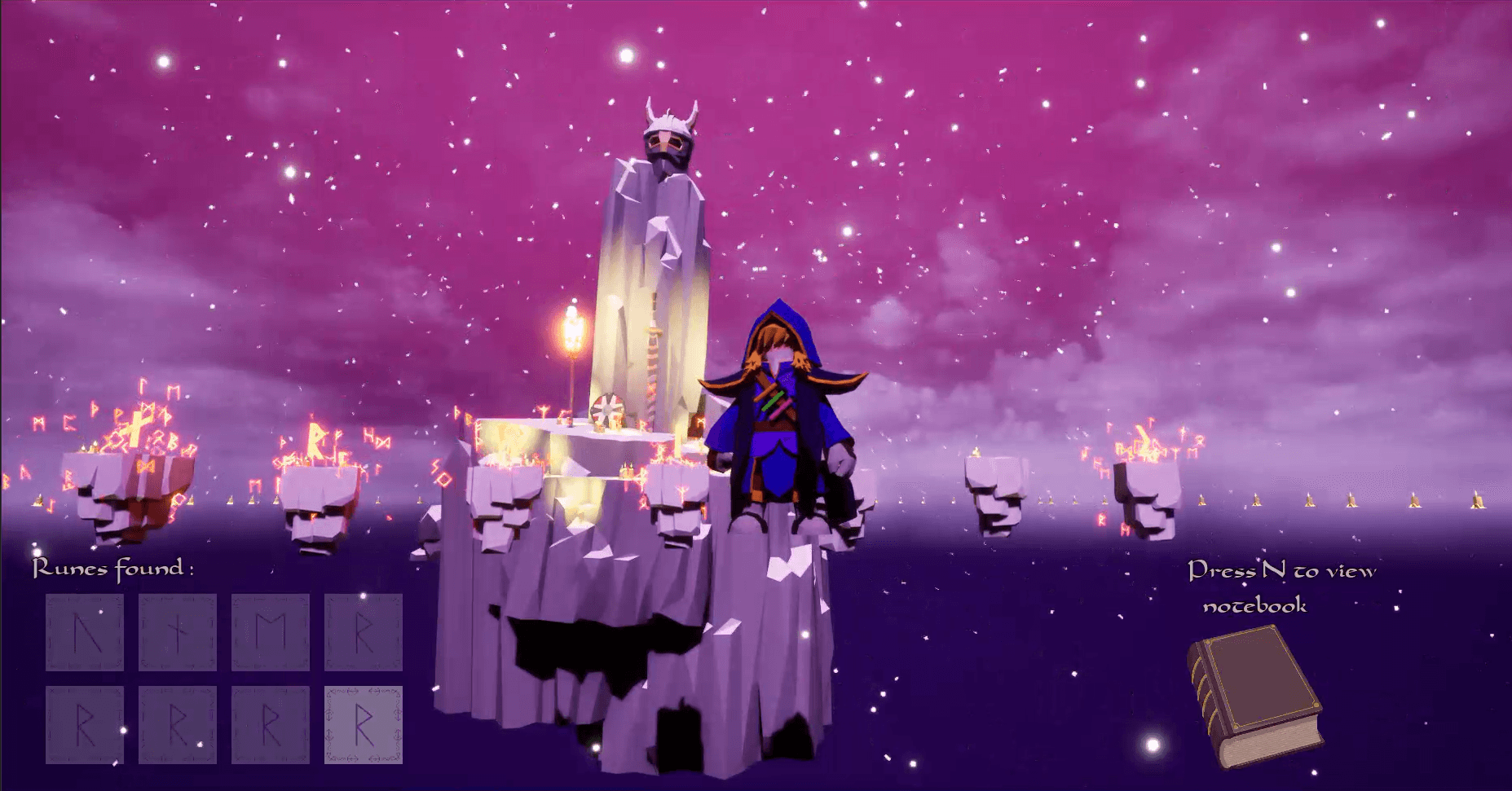Choose the cross-shaped rune tile
1512x791 pixels.
pos(178,632)
